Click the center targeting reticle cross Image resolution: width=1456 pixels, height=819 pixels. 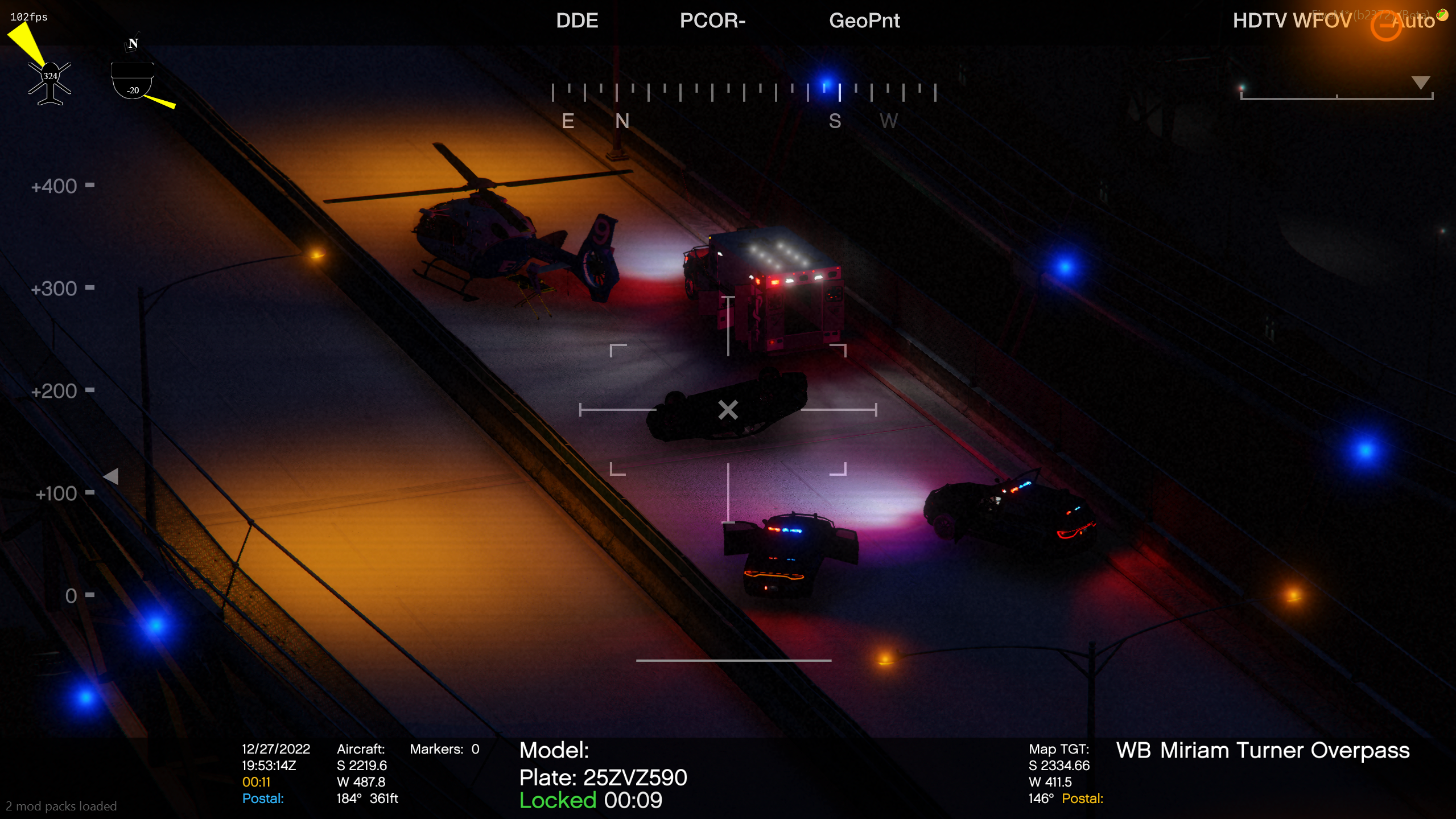pos(728,410)
